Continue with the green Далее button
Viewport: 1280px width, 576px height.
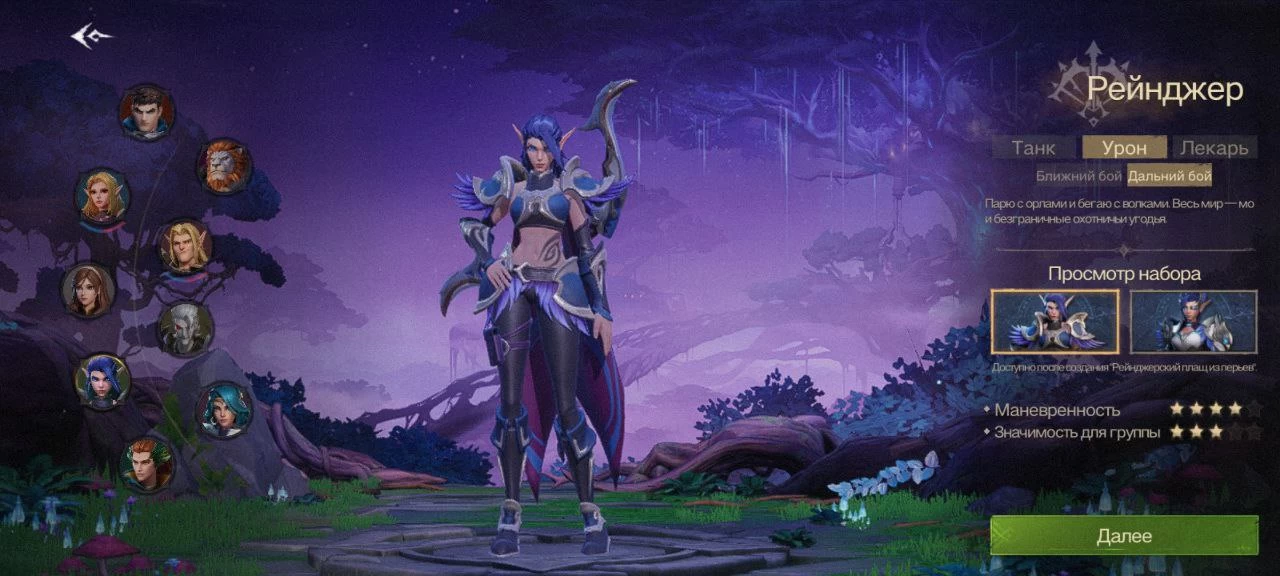pos(1124,536)
